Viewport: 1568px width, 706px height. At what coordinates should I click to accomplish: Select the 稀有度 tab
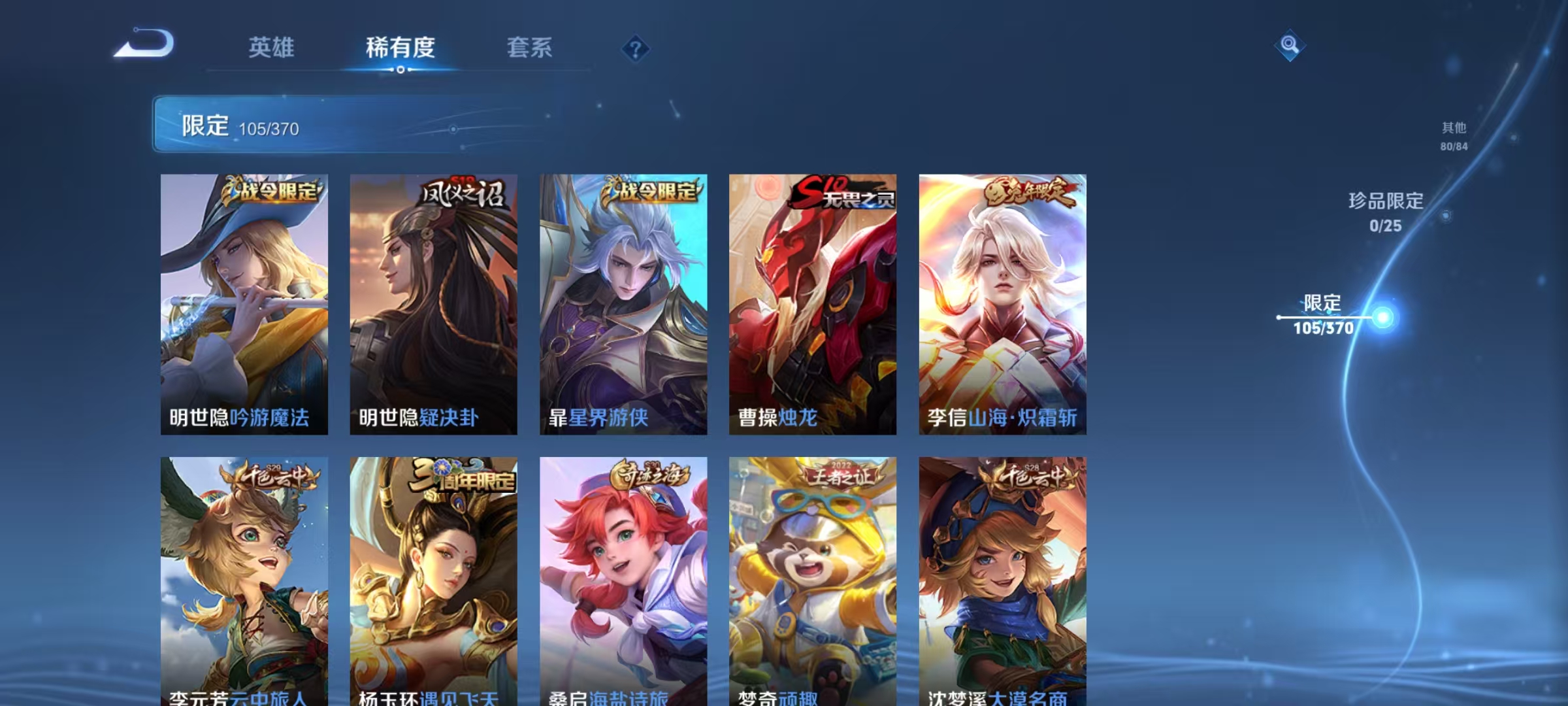pyautogui.click(x=400, y=48)
